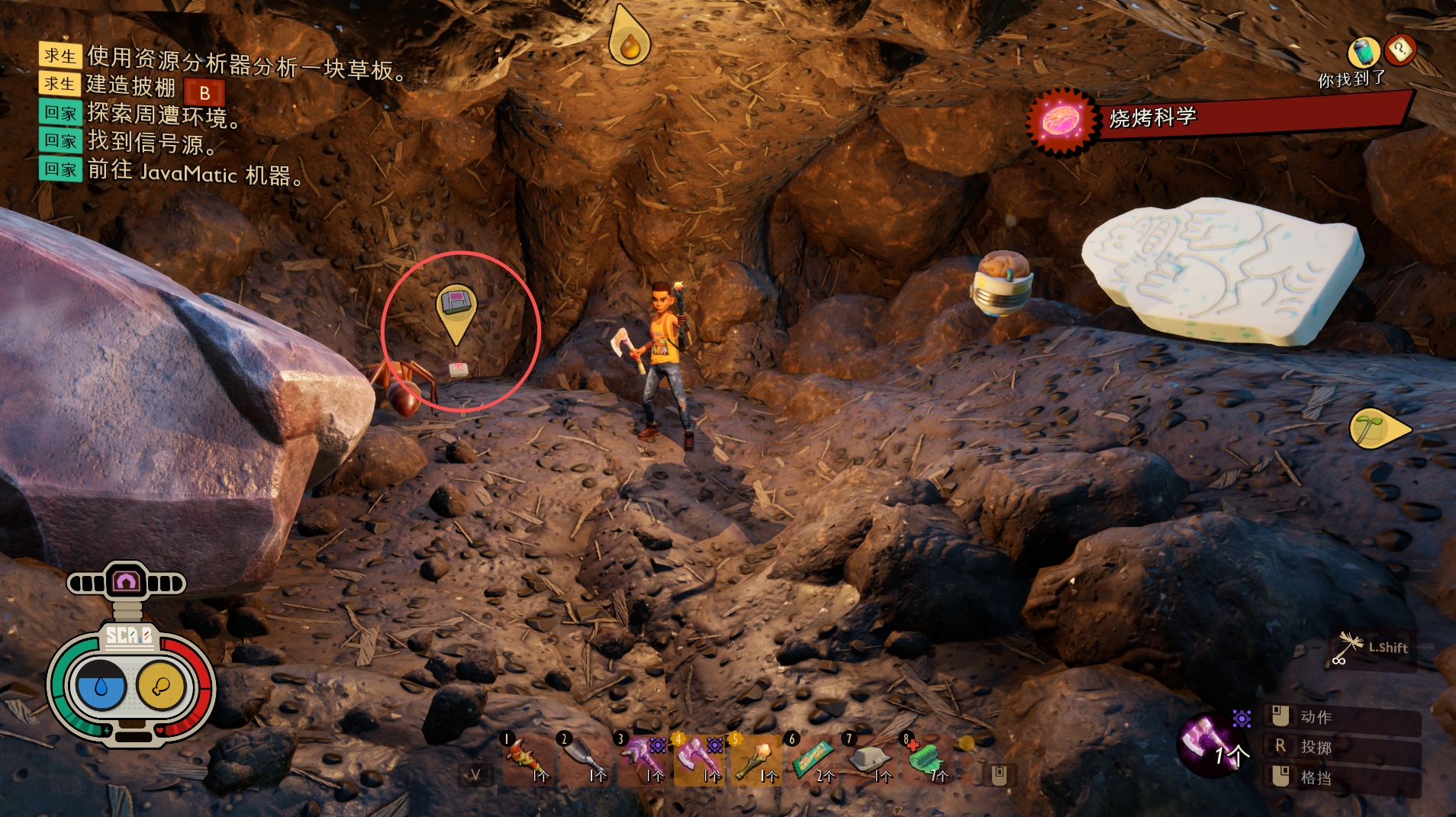
Task: Select the gray container in hotbar slot 7
Action: click(x=869, y=760)
